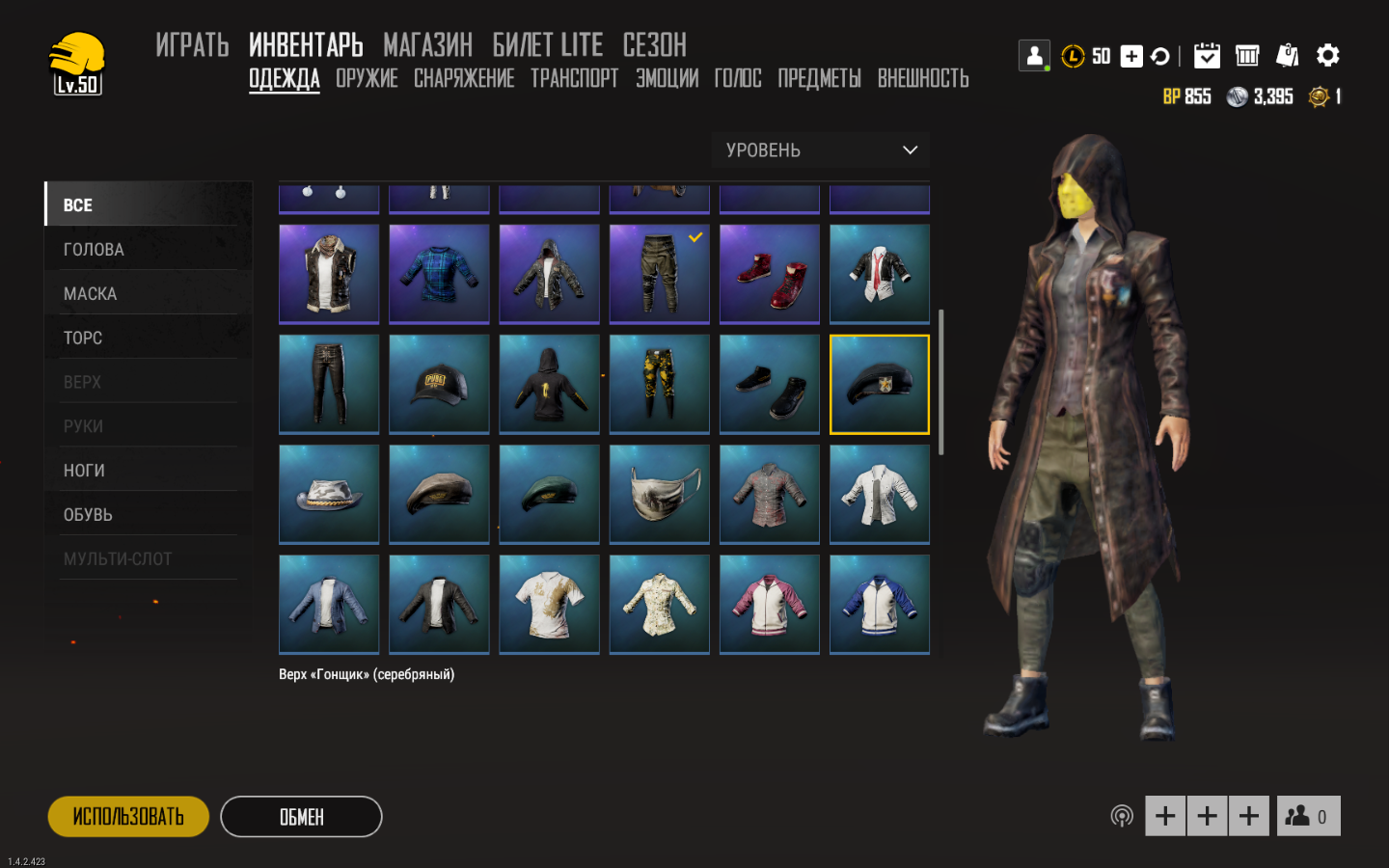Switch to the МАГАЗИН menu tab

tap(427, 44)
